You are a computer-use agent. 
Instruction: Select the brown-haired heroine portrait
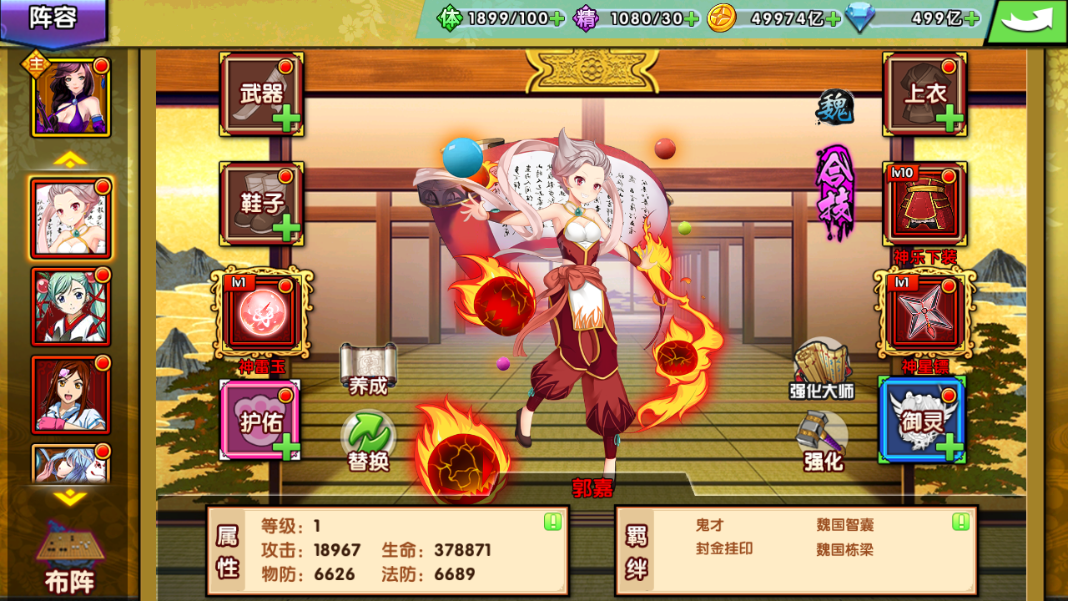(x=71, y=394)
